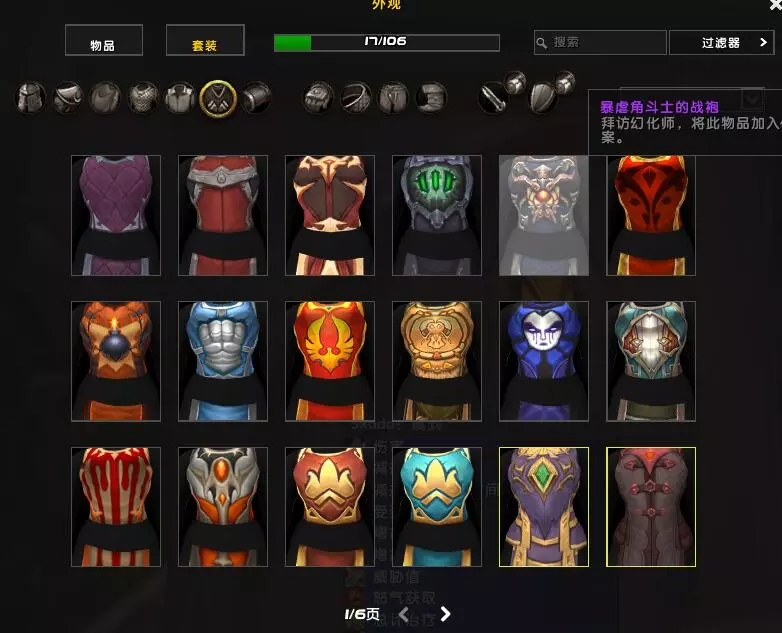This screenshot has height=633, width=782.
Task: Go to the previous page of appearances
Action: pos(404,614)
